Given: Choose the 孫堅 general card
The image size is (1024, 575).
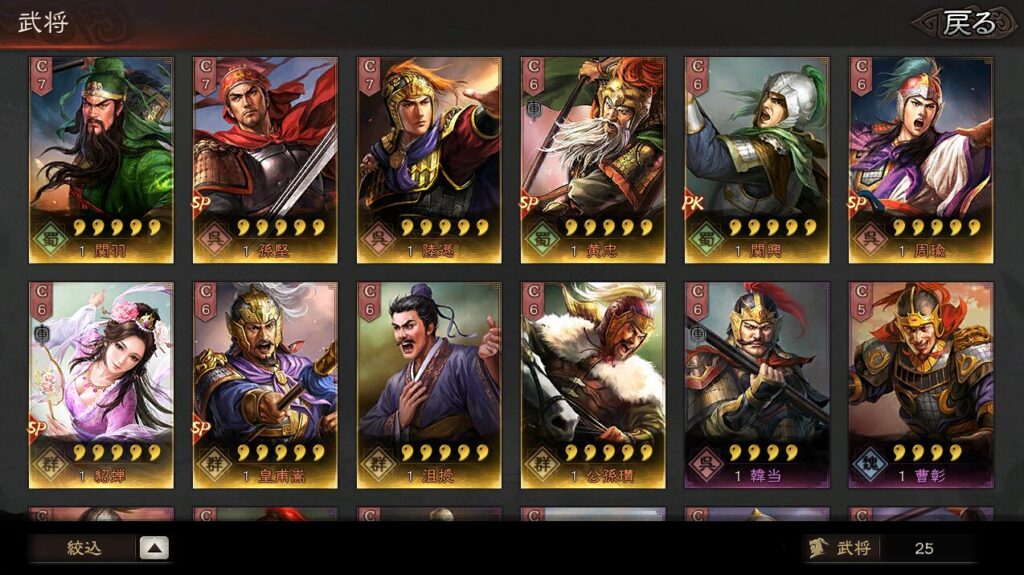Looking at the screenshot, I should 265,160.
